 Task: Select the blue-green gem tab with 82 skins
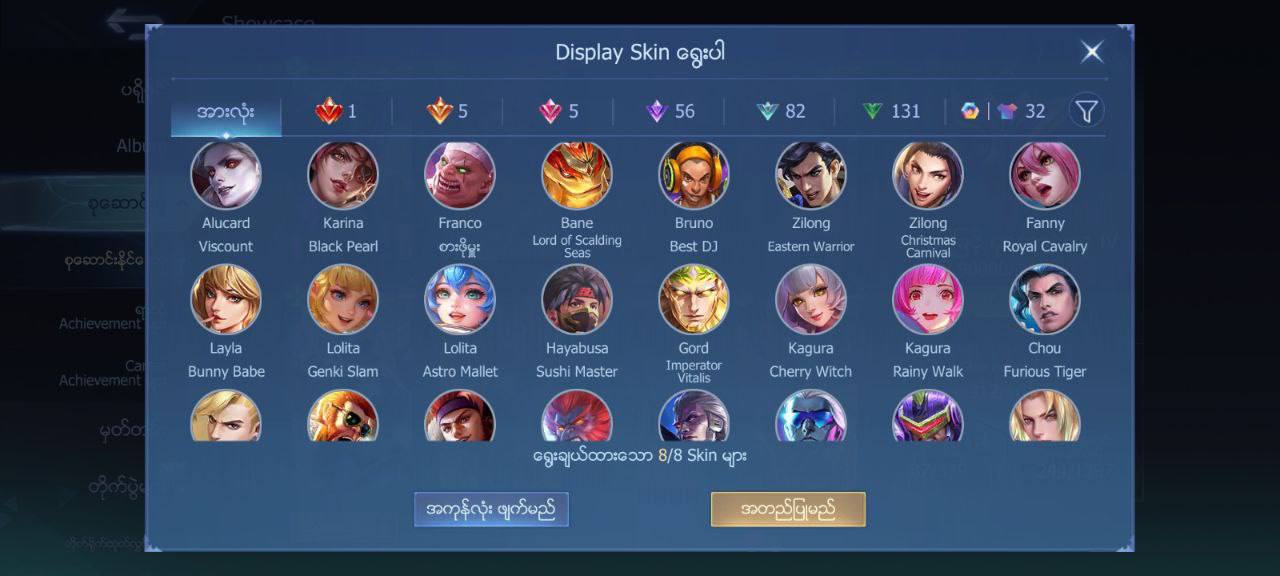point(781,111)
